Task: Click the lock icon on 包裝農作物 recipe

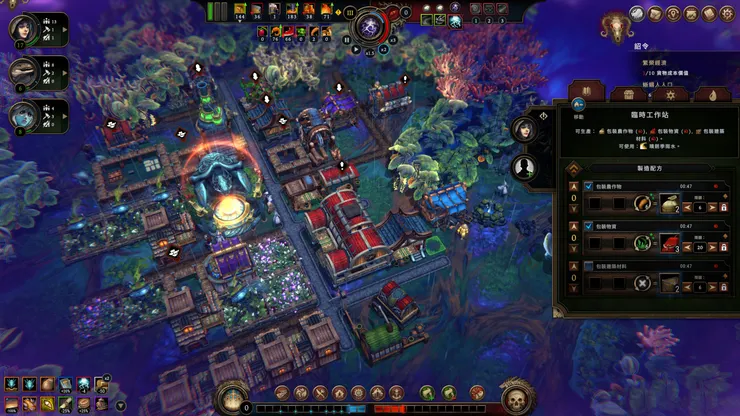Action: pyautogui.click(x=723, y=207)
